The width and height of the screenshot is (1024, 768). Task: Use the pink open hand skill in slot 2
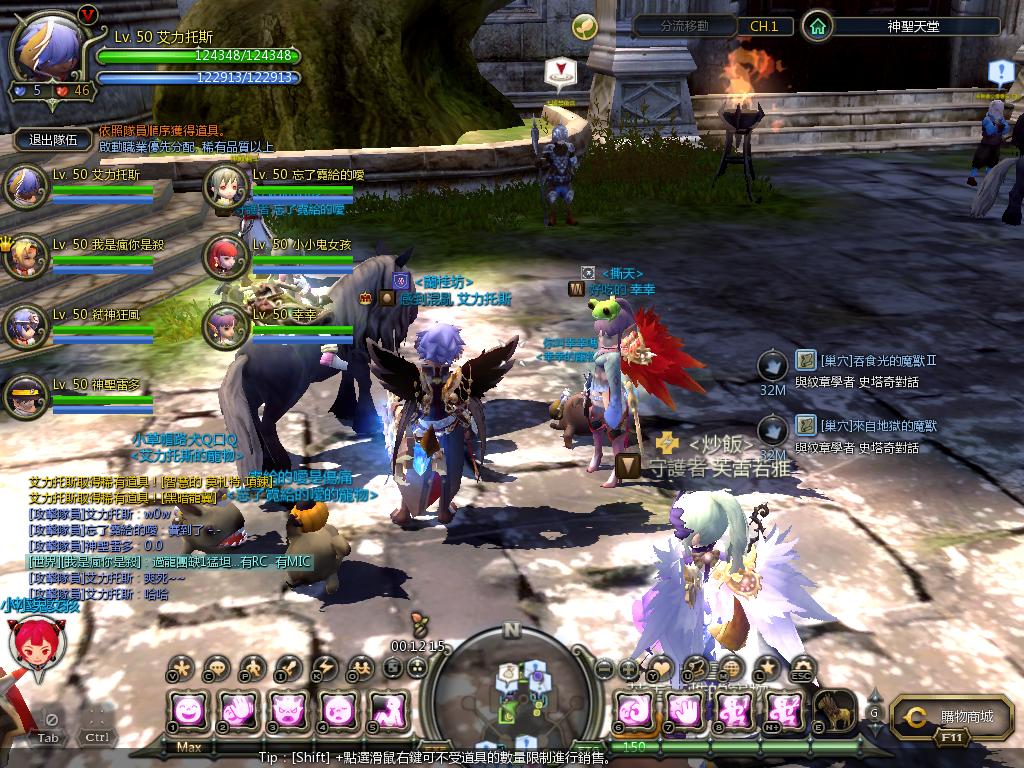coord(240,711)
